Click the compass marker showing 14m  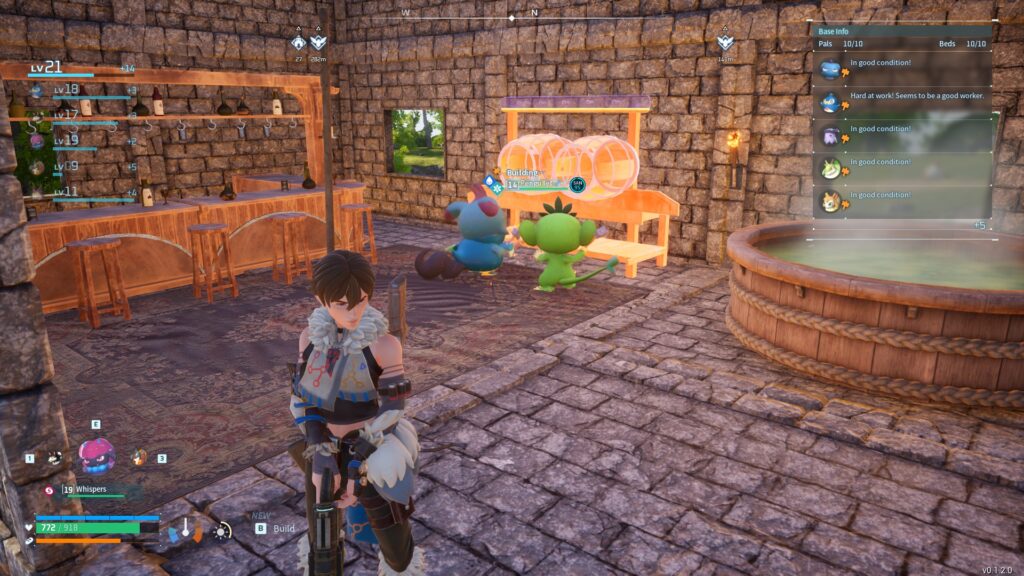725,43
